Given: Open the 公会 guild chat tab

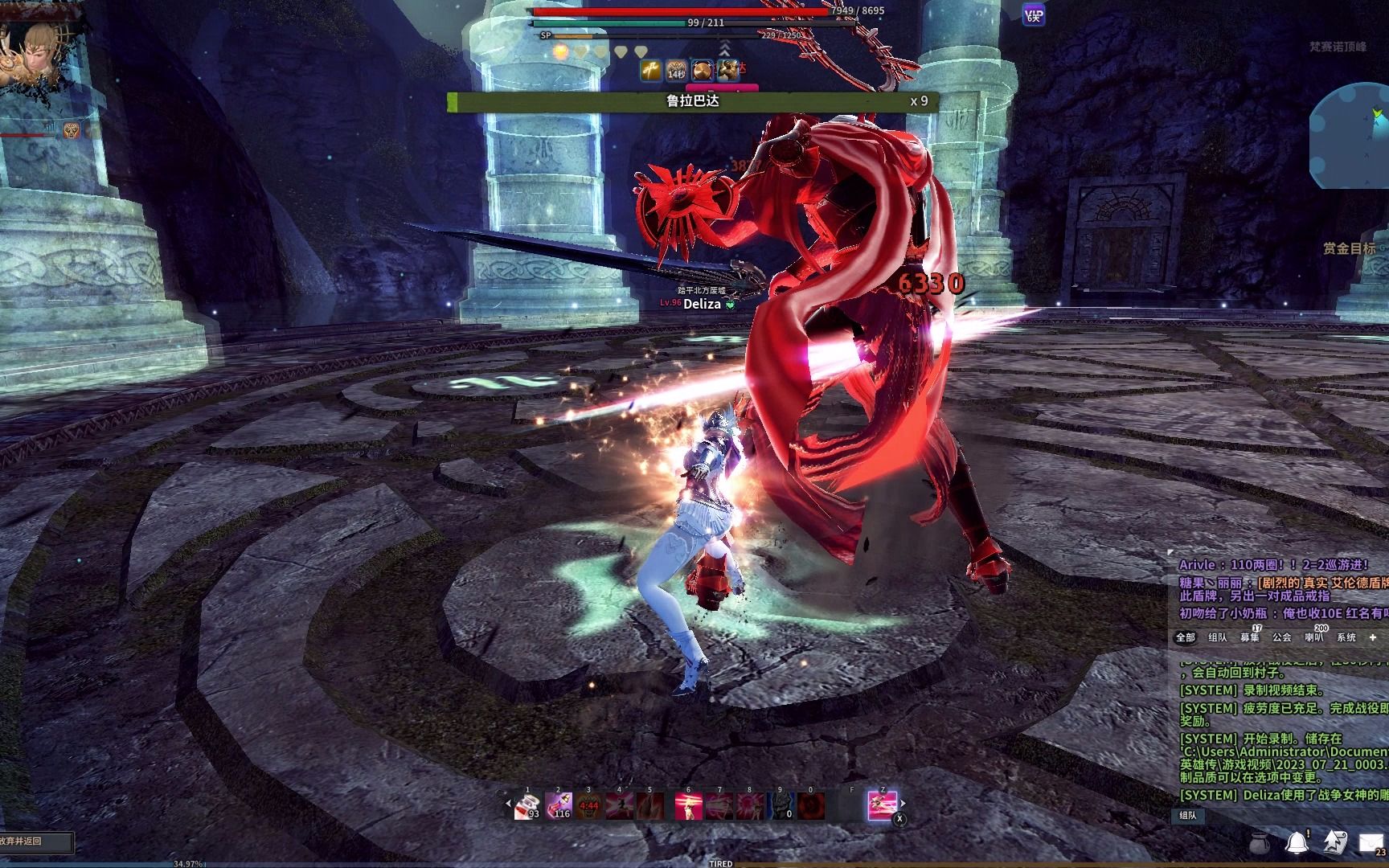Looking at the screenshot, I should 1282,637.
